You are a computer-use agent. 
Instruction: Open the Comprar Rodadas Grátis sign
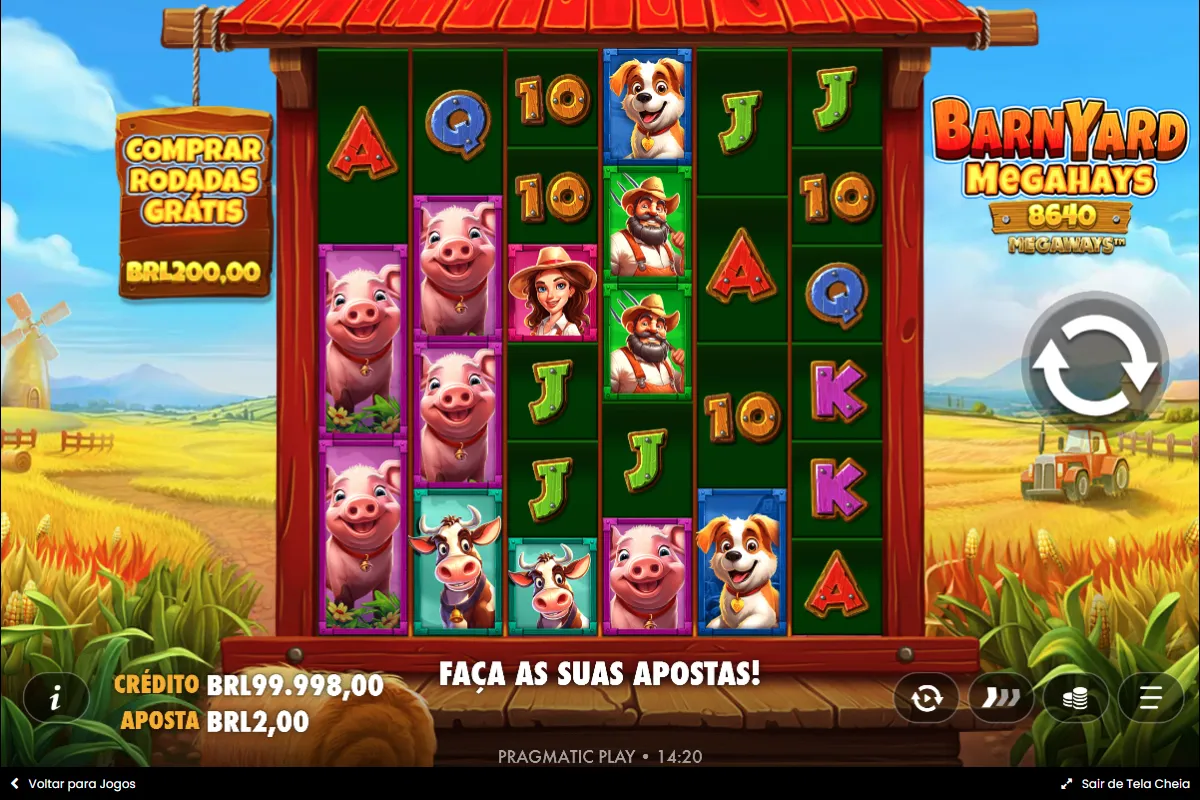pos(194,205)
